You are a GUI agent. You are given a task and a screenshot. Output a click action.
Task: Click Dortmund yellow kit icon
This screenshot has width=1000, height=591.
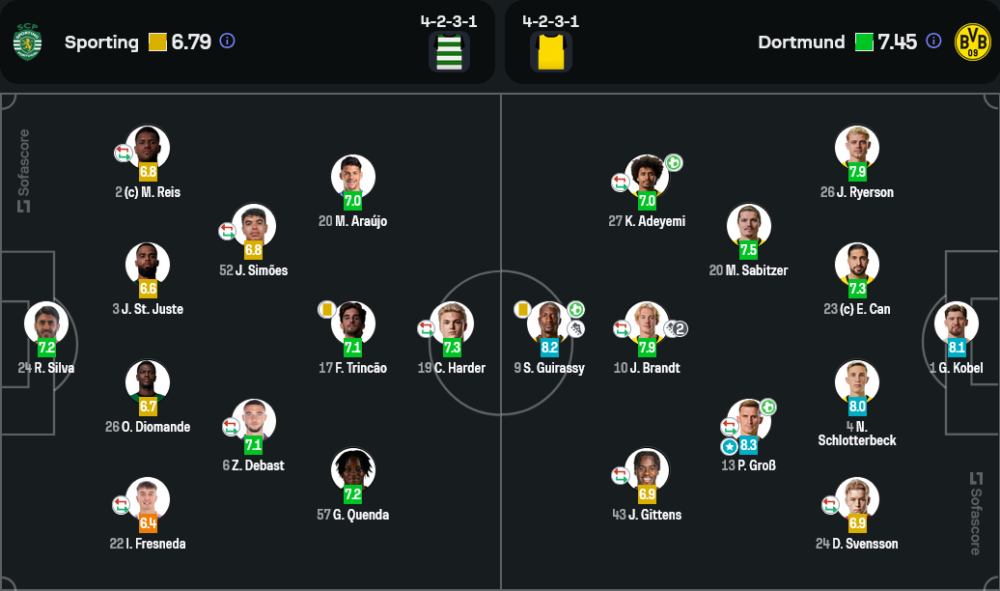(x=551, y=52)
